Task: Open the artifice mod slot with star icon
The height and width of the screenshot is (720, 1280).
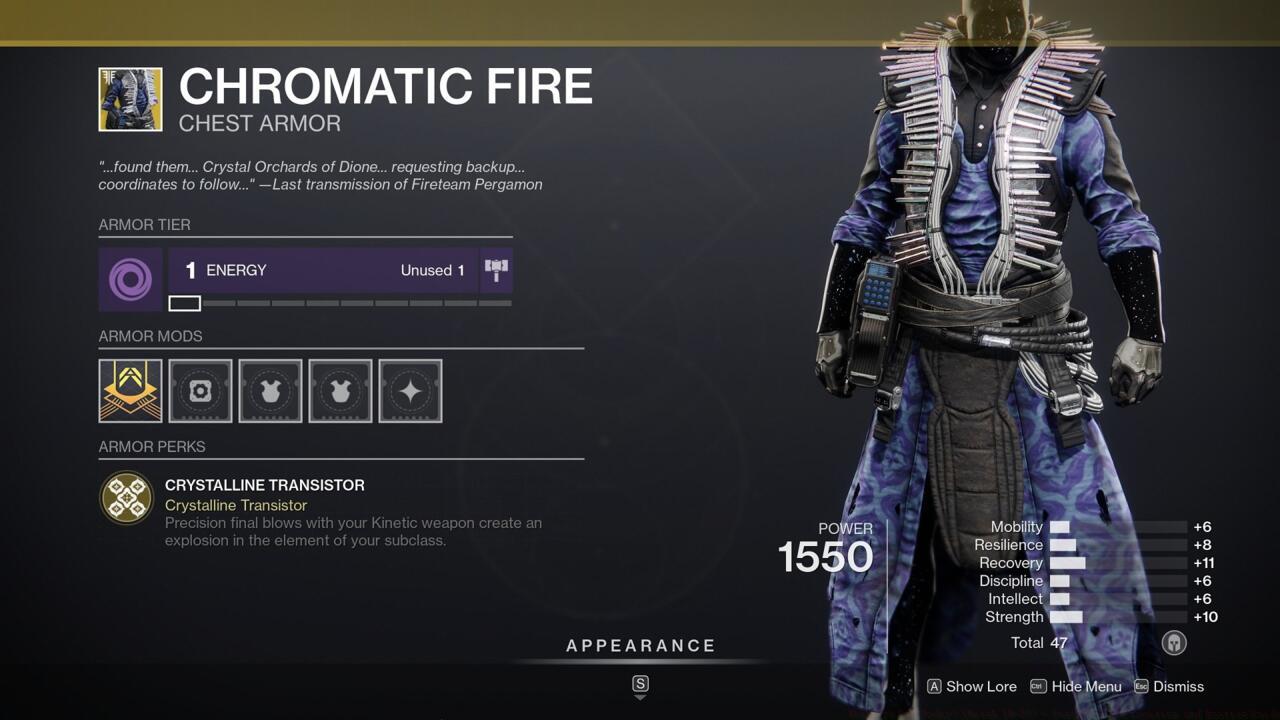Action: coord(411,391)
